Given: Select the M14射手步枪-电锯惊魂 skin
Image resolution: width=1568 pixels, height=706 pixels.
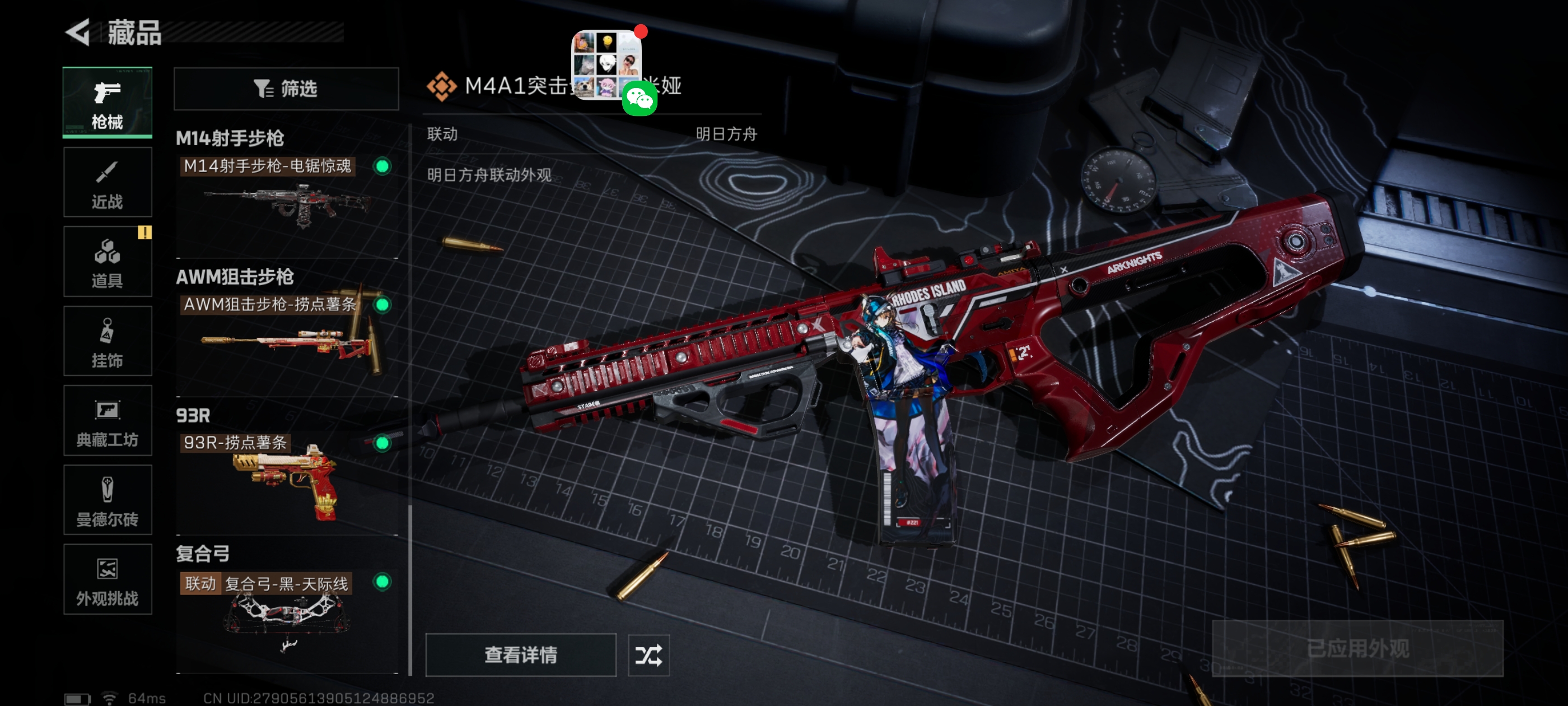Looking at the screenshot, I should pos(286,195).
